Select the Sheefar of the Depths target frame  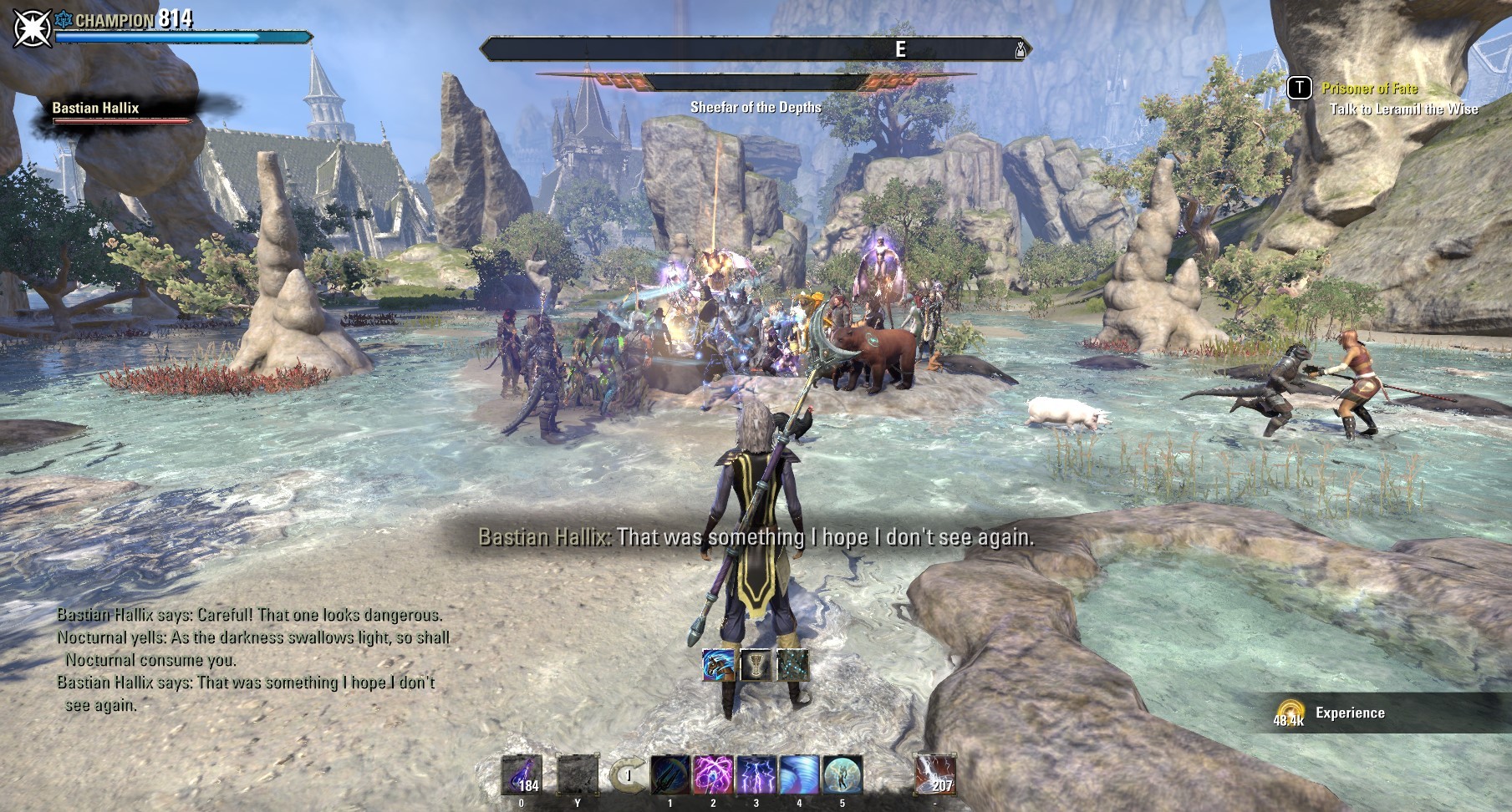pos(756,83)
